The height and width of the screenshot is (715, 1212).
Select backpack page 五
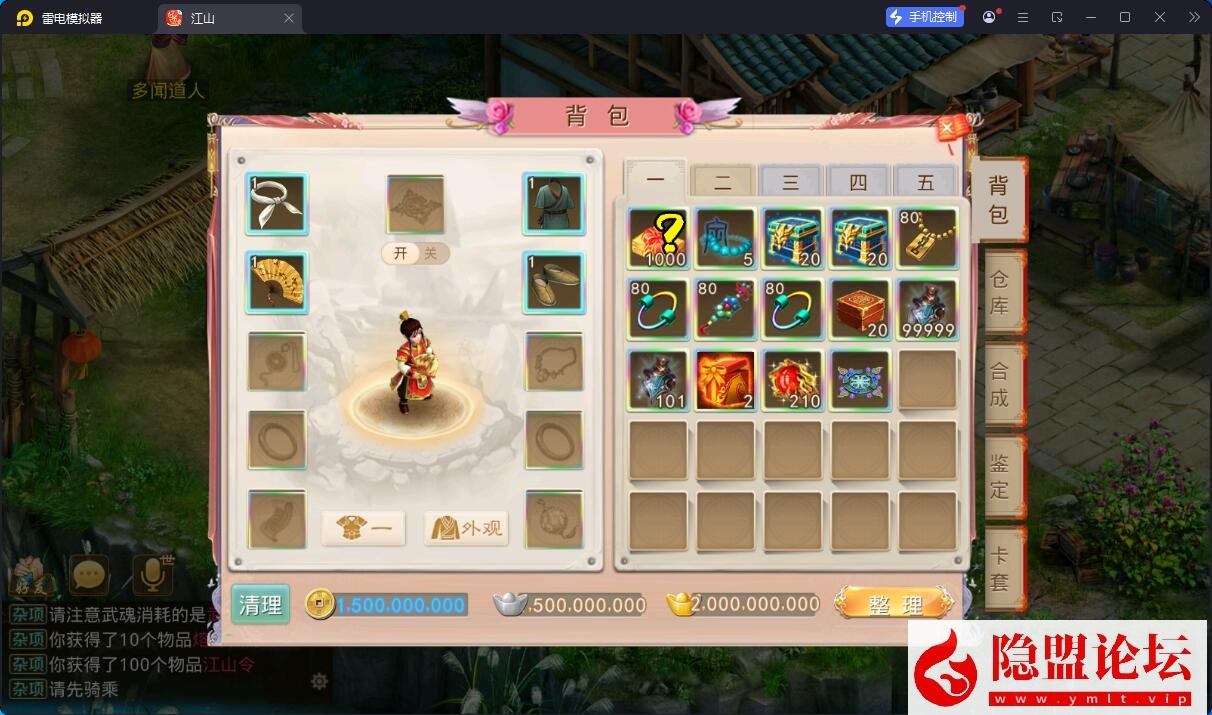tap(925, 182)
